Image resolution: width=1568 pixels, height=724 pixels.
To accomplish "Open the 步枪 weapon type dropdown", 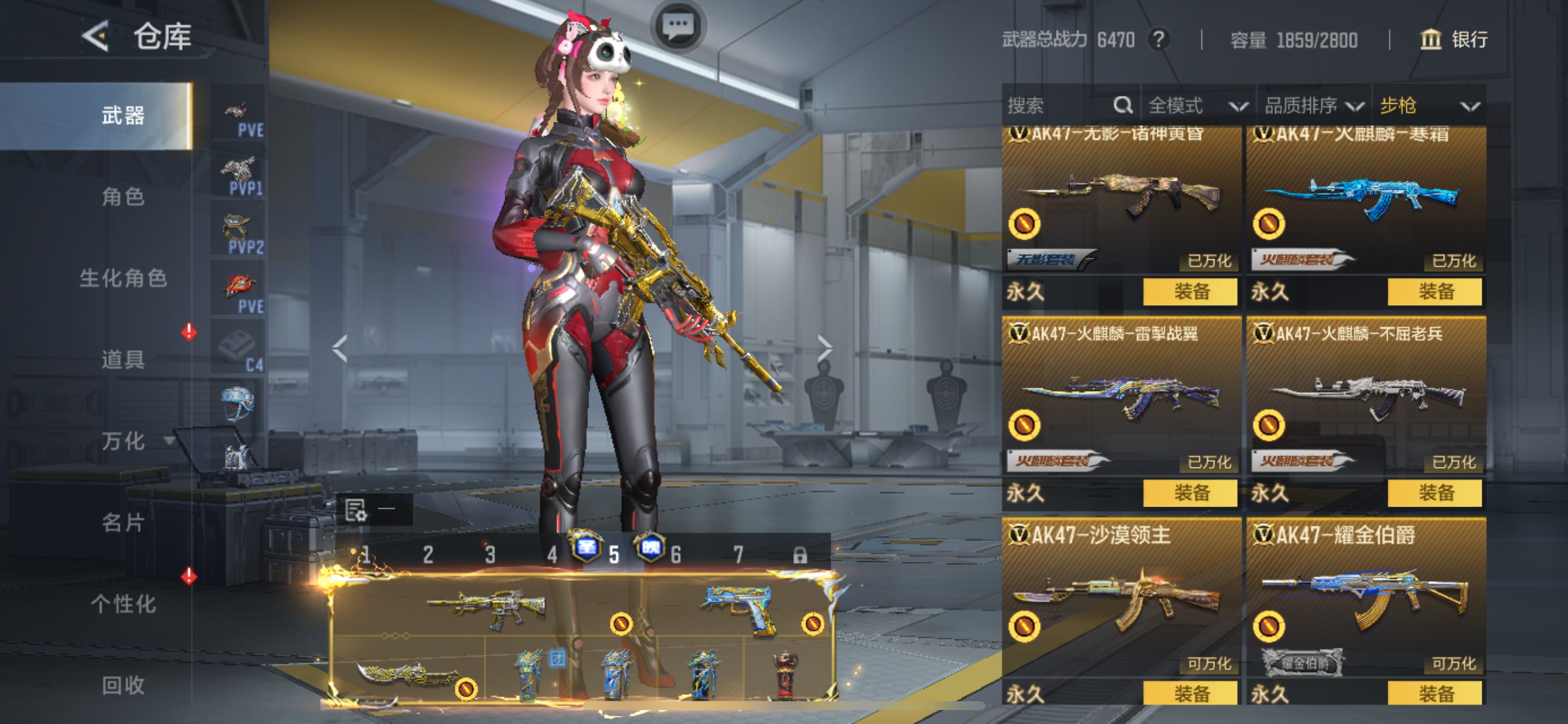I will (x=1428, y=106).
